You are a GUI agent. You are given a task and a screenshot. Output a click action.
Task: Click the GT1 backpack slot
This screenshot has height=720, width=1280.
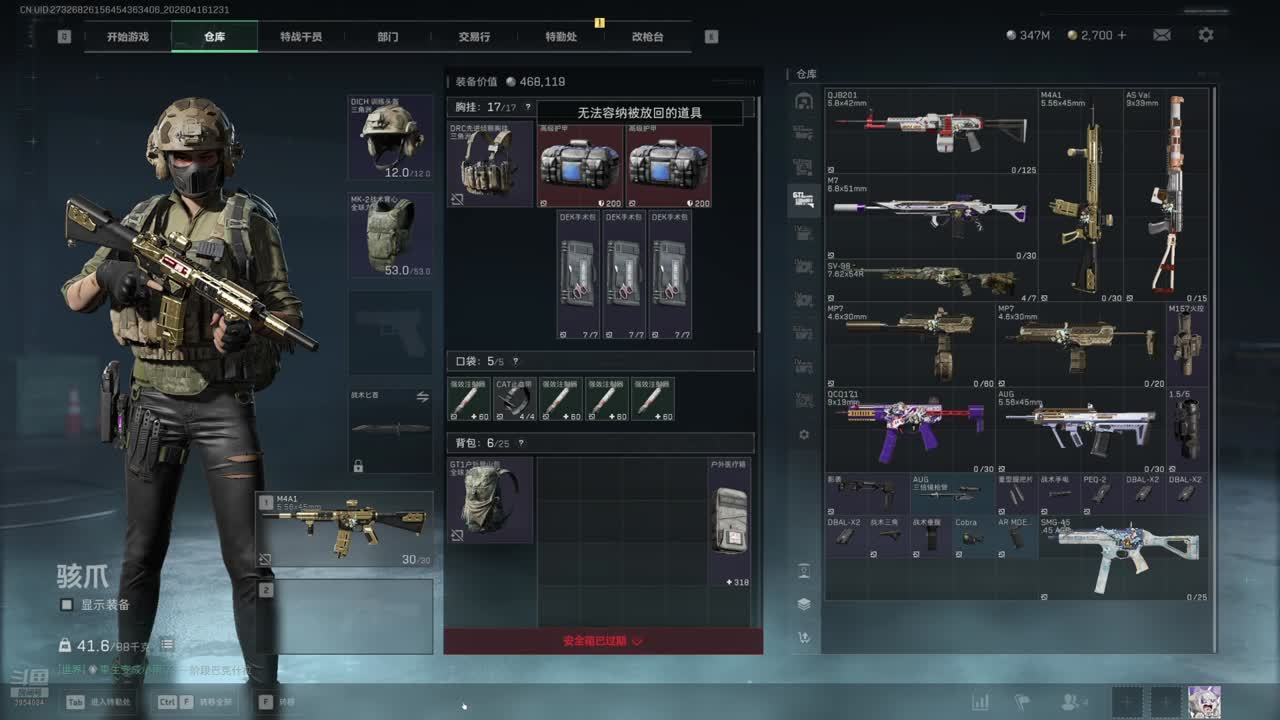[x=489, y=500]
